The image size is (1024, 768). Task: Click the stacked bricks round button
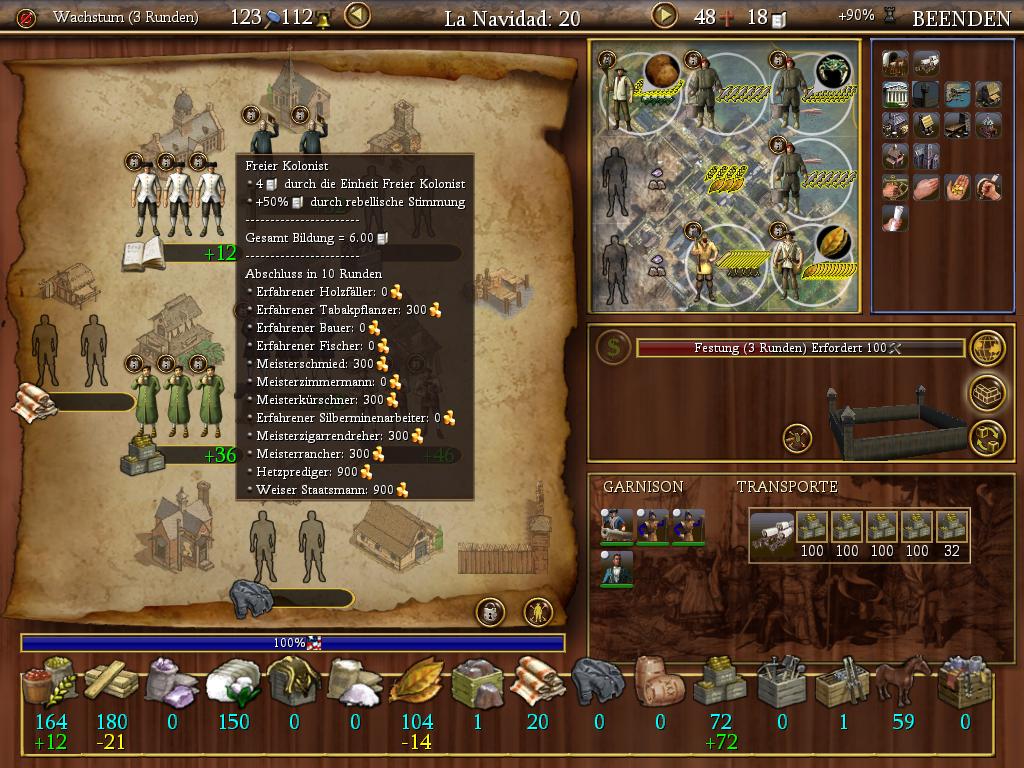[987, 393]
